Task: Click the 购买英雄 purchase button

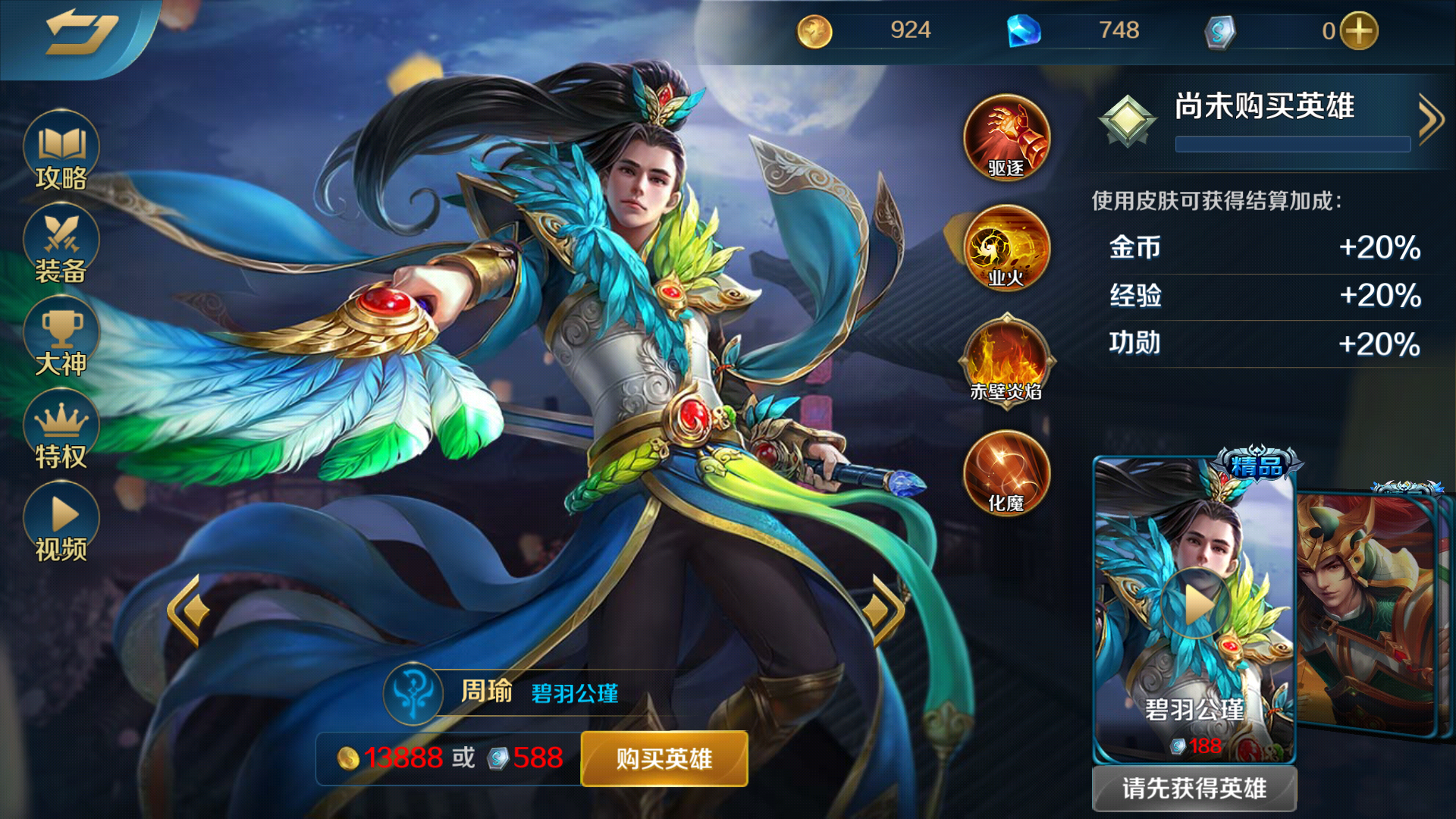Action: [x=663, y=758]
